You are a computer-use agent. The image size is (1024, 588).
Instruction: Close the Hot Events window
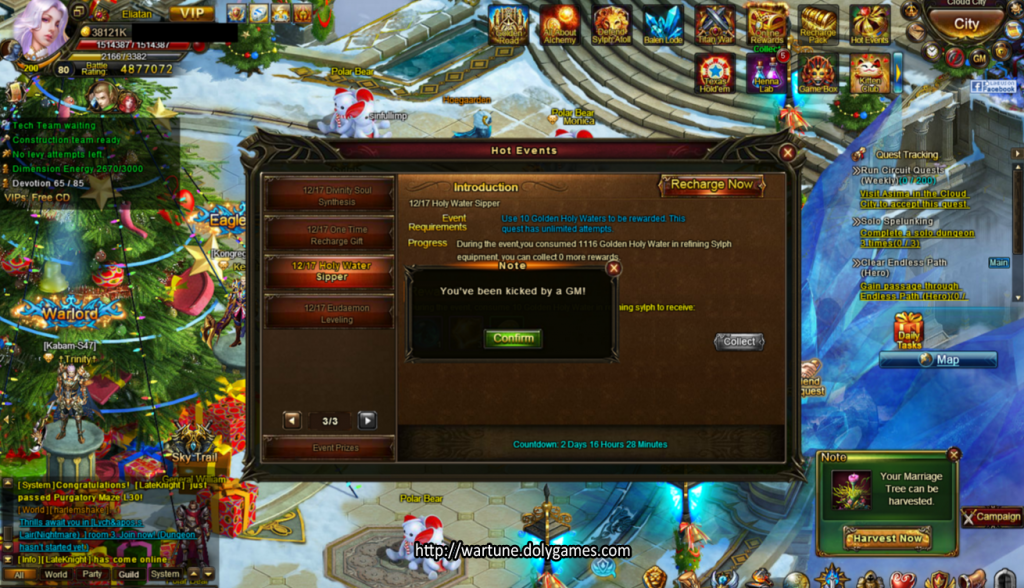point(788,153)
